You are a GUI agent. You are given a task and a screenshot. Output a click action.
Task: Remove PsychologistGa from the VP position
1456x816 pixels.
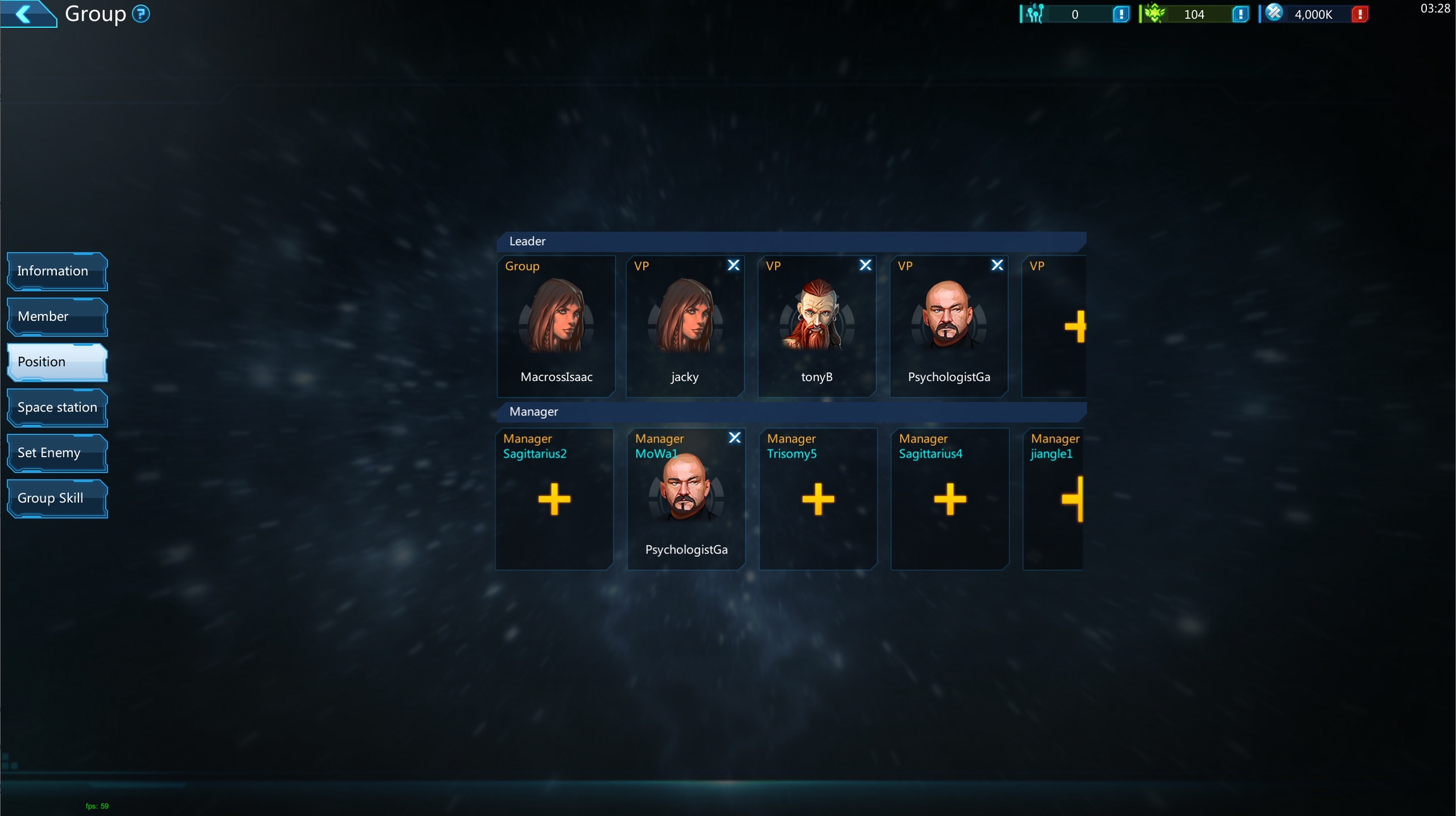[997, 265]
